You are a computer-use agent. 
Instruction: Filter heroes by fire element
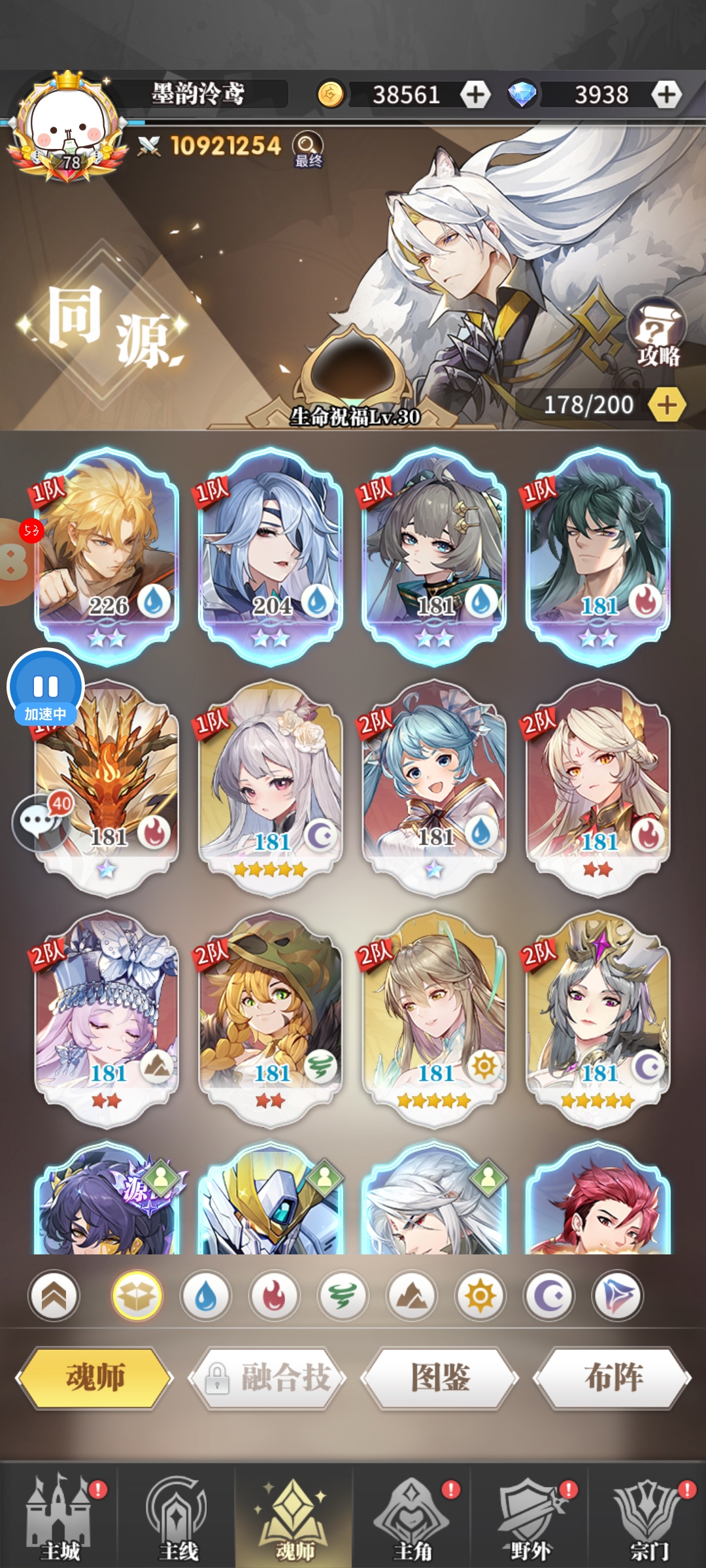(x=275, y=1296)
